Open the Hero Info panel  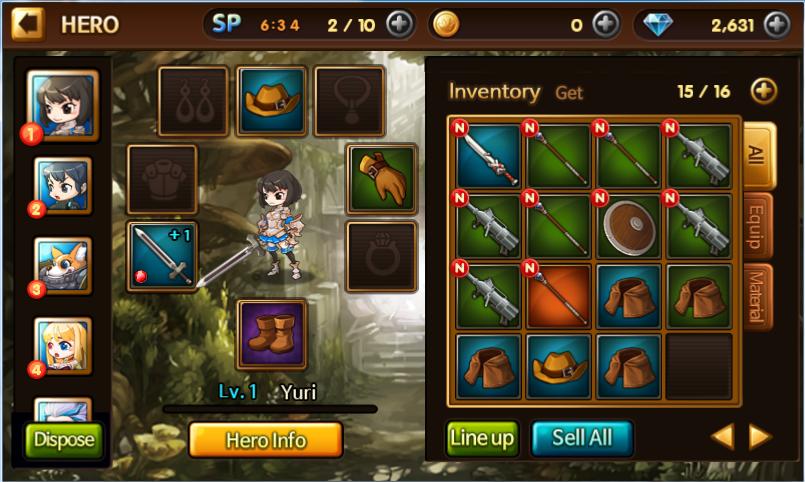(265, 440)
